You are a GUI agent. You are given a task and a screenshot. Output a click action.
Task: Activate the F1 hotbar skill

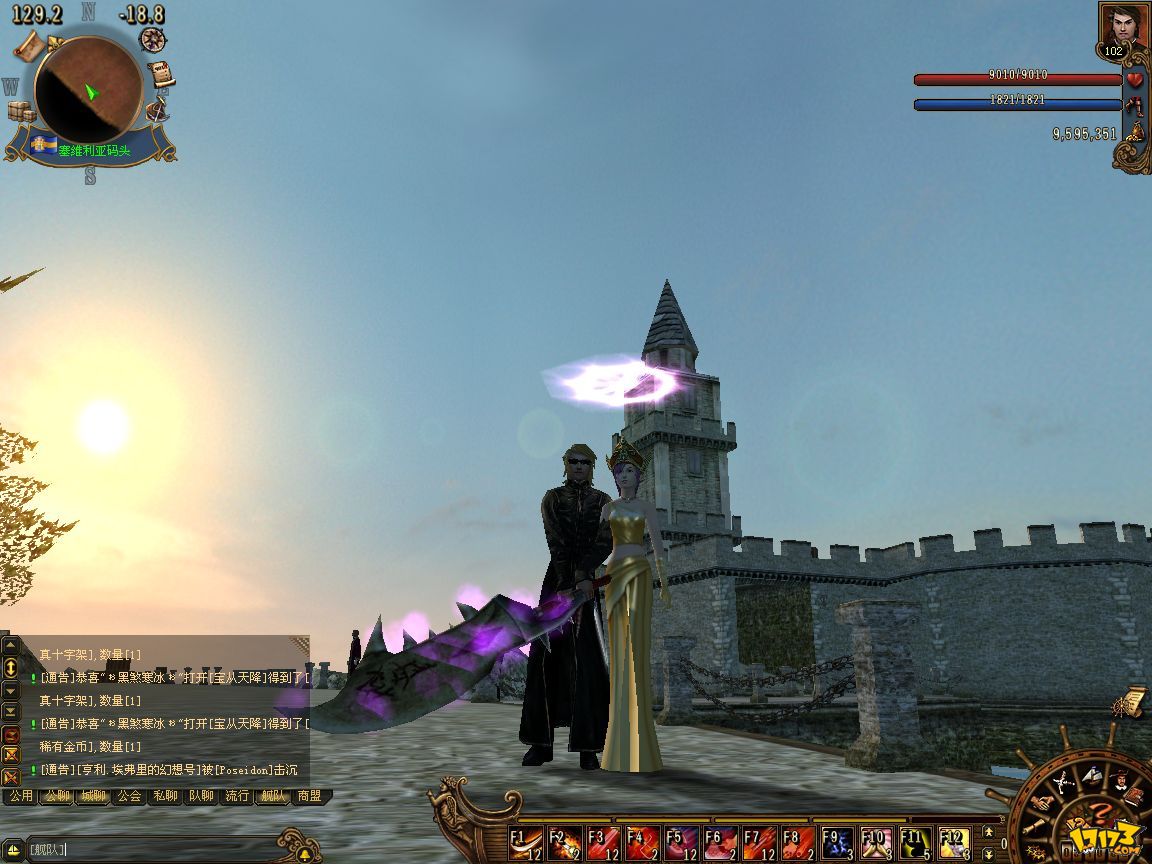[x=526, y=844]
